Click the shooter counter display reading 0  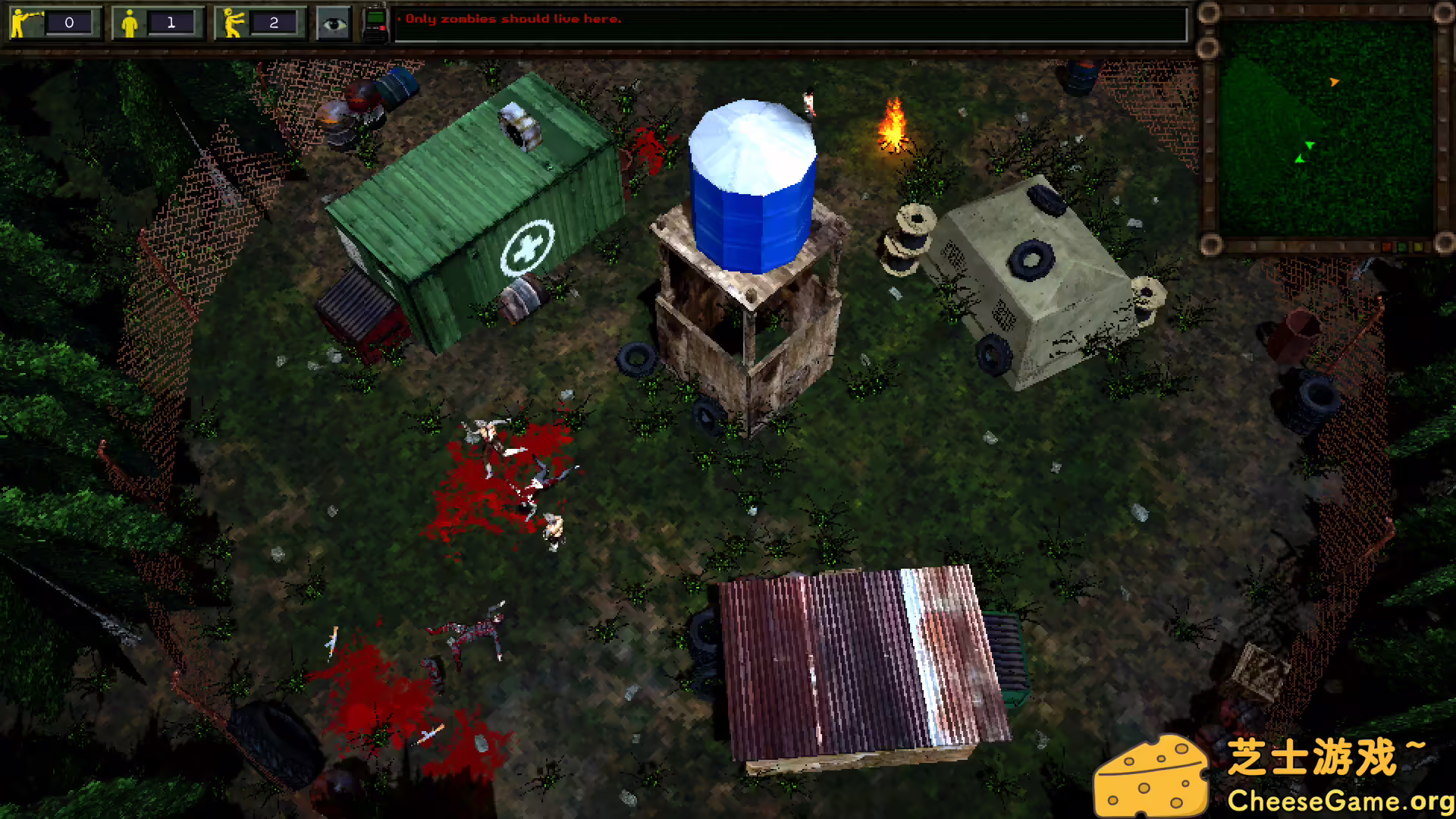coord(71,24)
